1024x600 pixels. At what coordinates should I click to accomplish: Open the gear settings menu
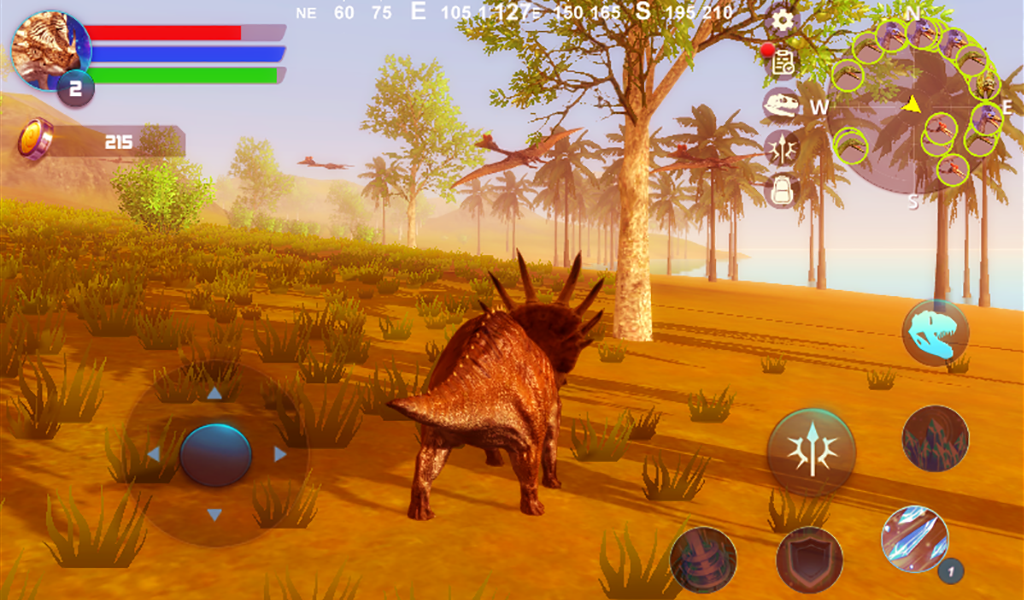coord(782,20)
